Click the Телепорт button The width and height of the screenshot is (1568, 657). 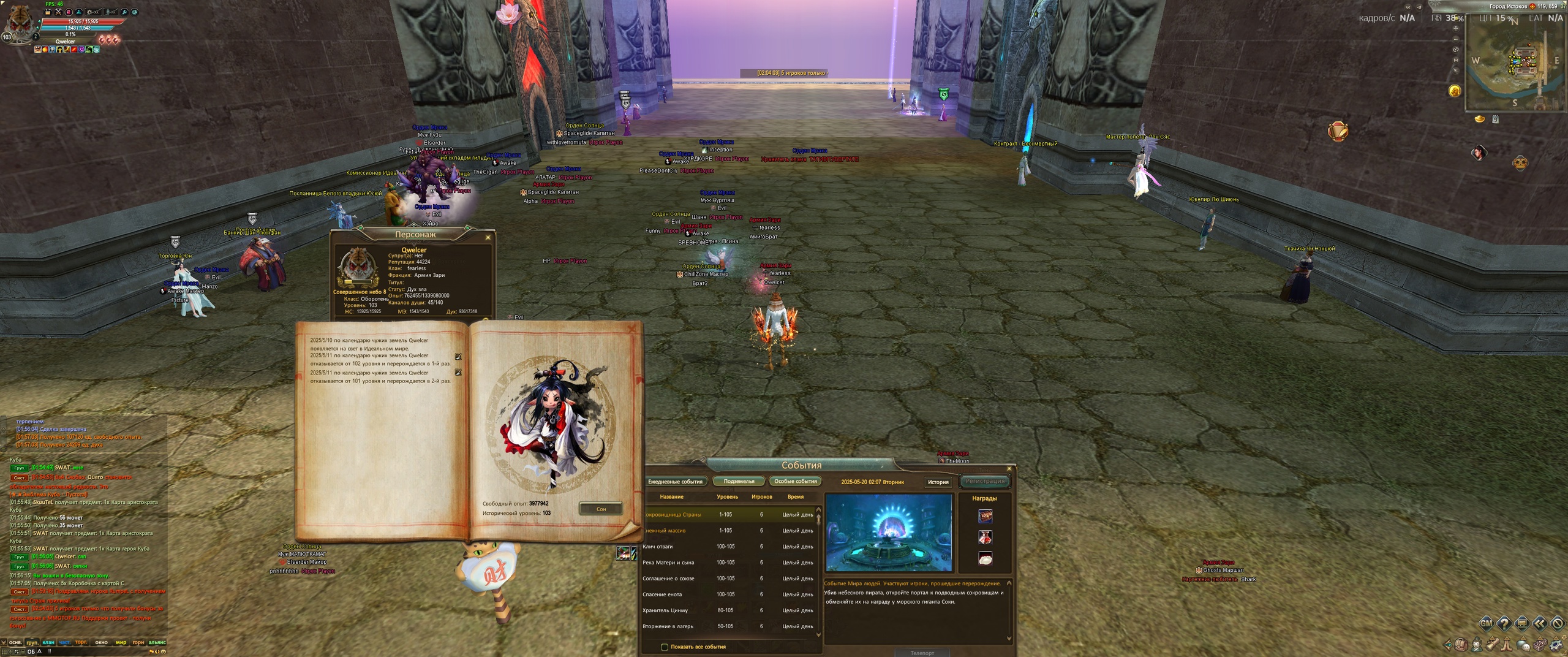922,653
